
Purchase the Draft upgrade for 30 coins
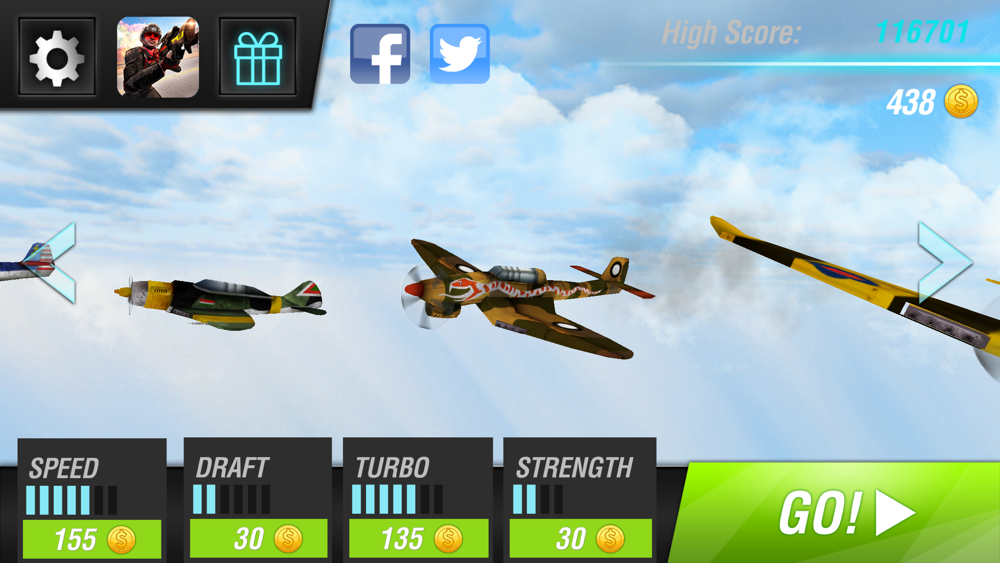click(x=259, y=539)
